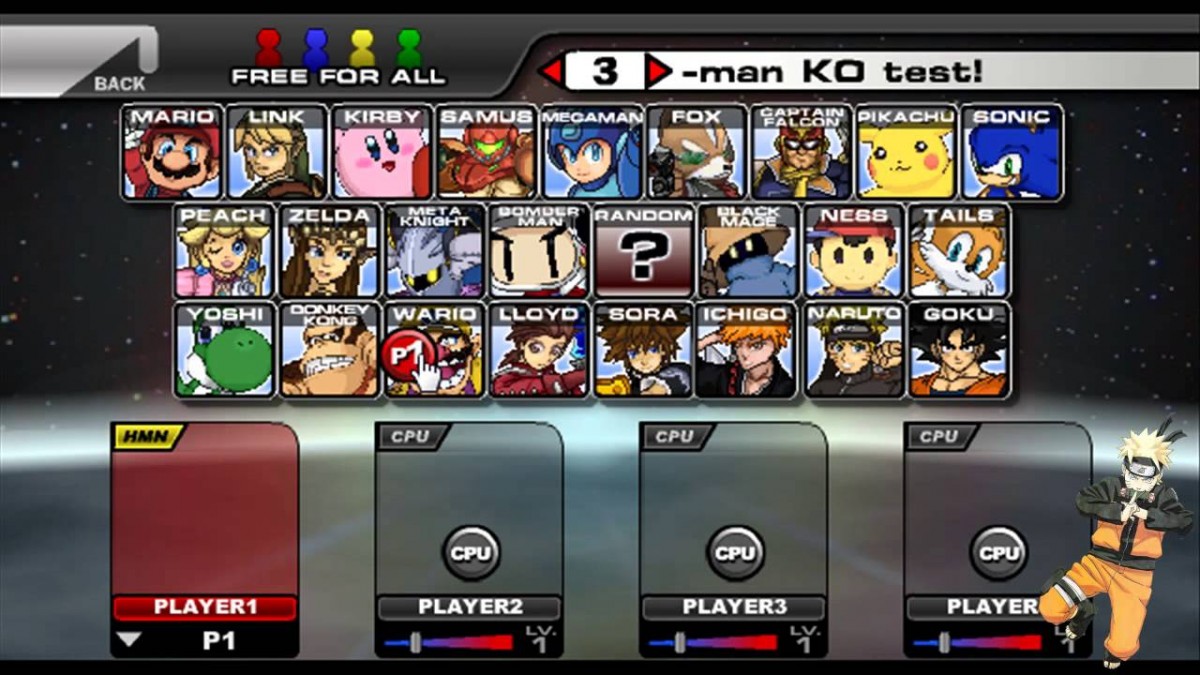This screenshot has width=1200, height=675.
Task: Select Yoshi's character tile
Action: point(225,350)
